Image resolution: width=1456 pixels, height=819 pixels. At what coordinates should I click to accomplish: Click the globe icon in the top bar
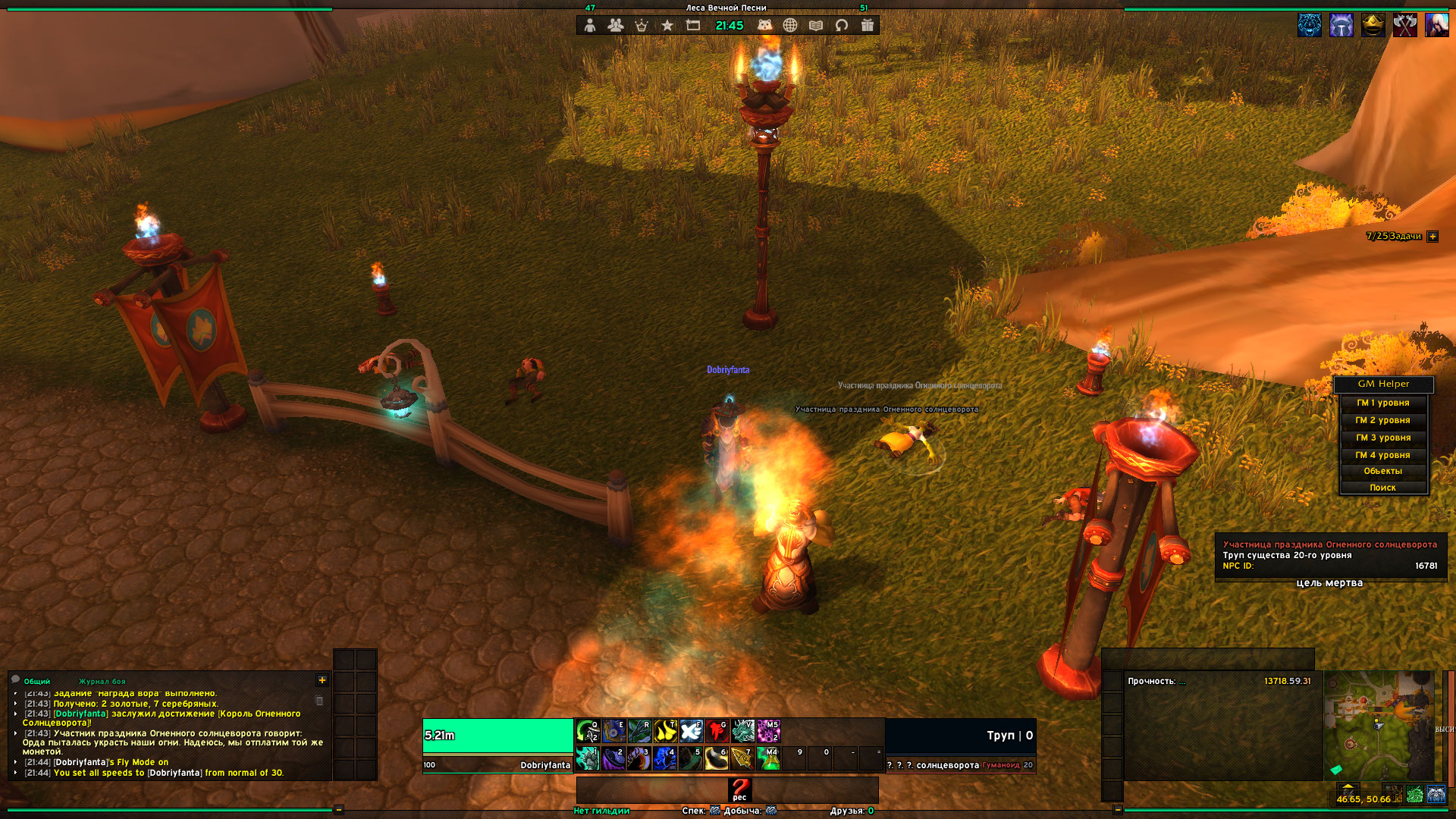coord(790,26)
